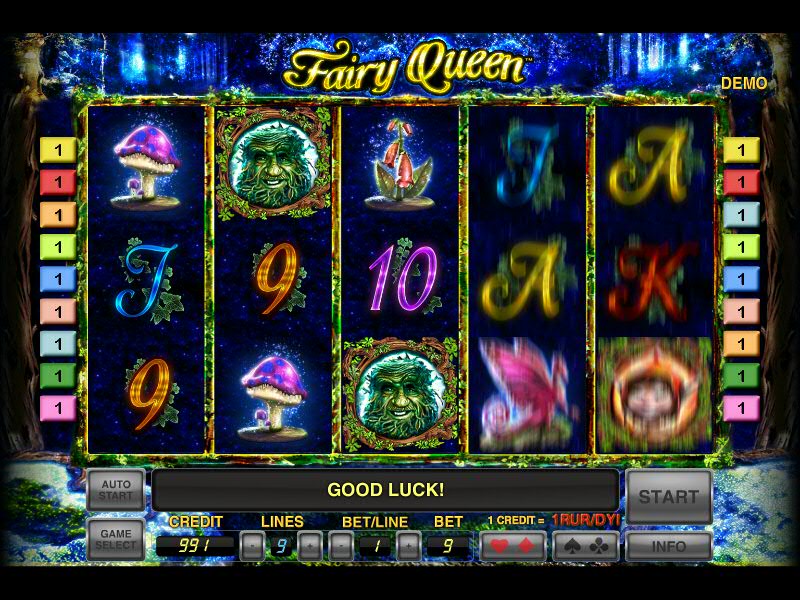
Task: Increase the number of lines
Action: point(311,546)
